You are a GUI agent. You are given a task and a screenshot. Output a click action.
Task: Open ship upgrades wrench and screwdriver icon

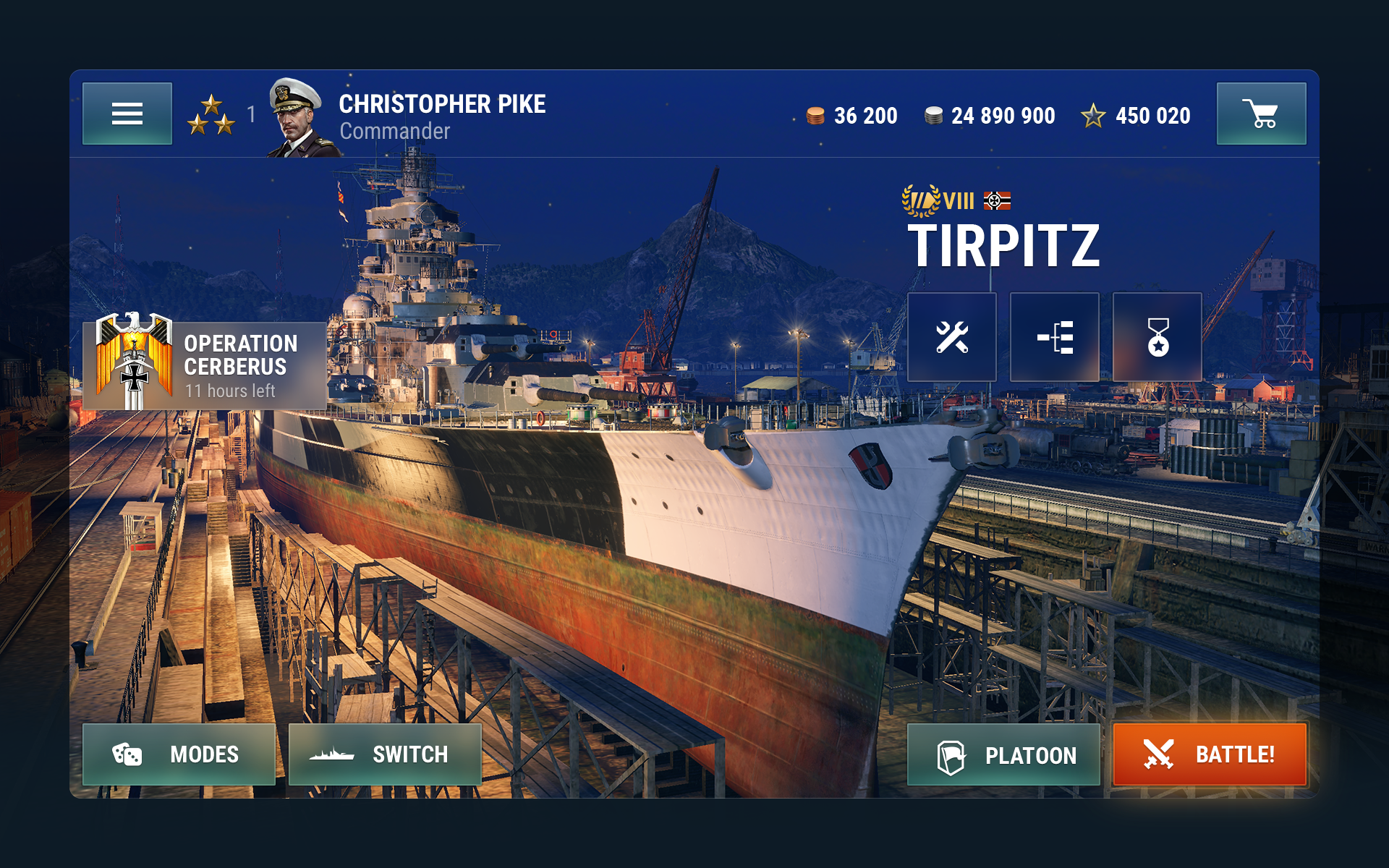click(x=951, y=337)
